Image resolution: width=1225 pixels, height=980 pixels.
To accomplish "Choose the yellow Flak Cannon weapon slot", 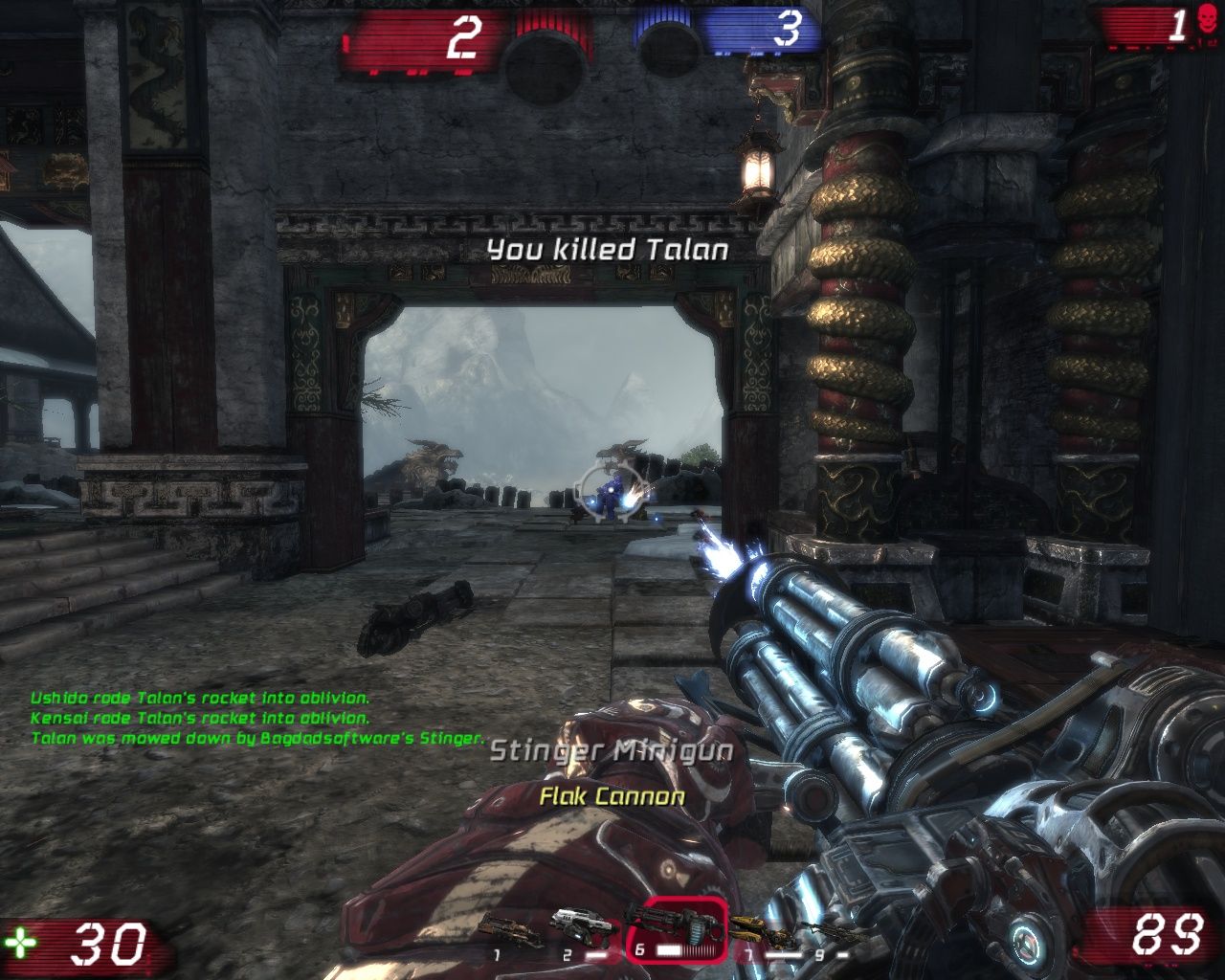I will (763, 928).
